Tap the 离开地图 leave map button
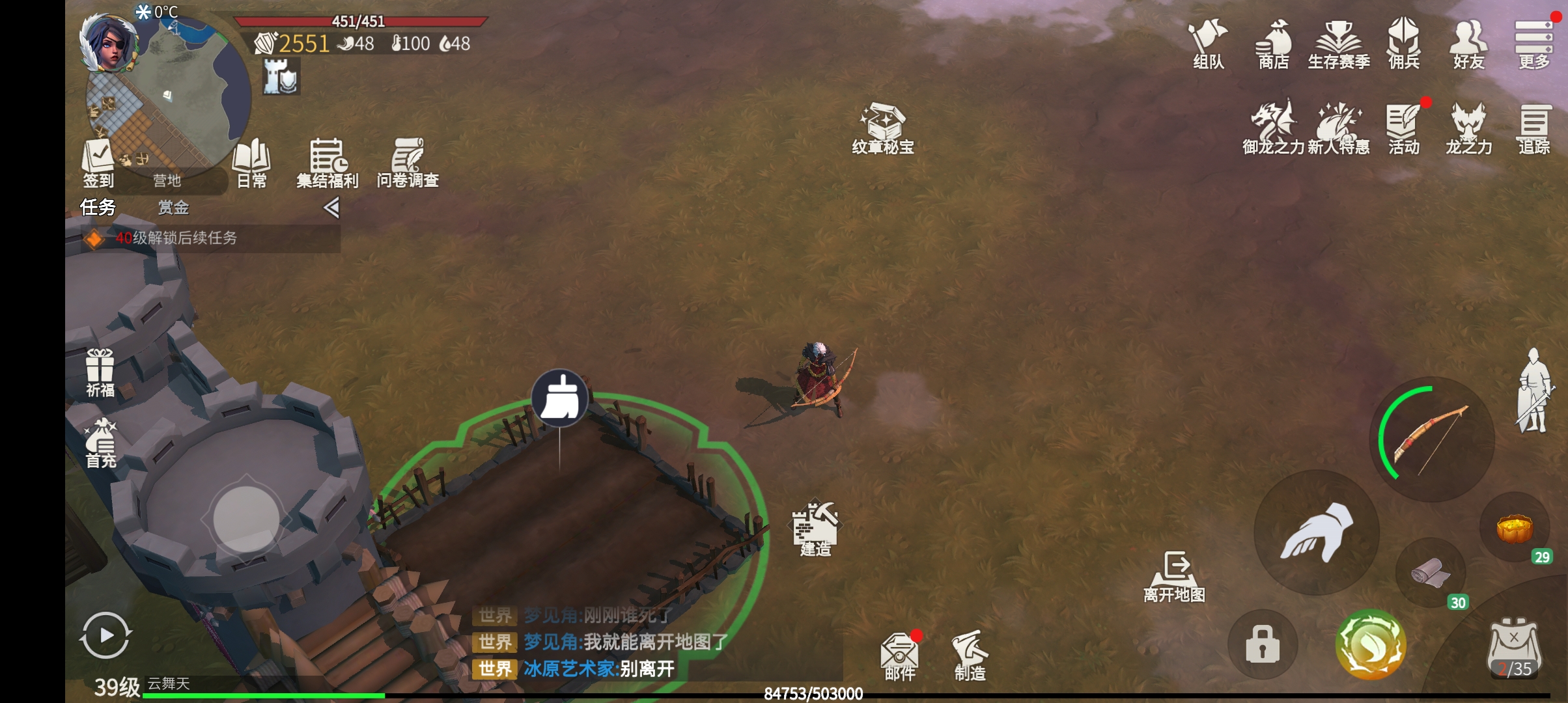This screenshot has height=703, width=1568. [x=1175, y=576]
